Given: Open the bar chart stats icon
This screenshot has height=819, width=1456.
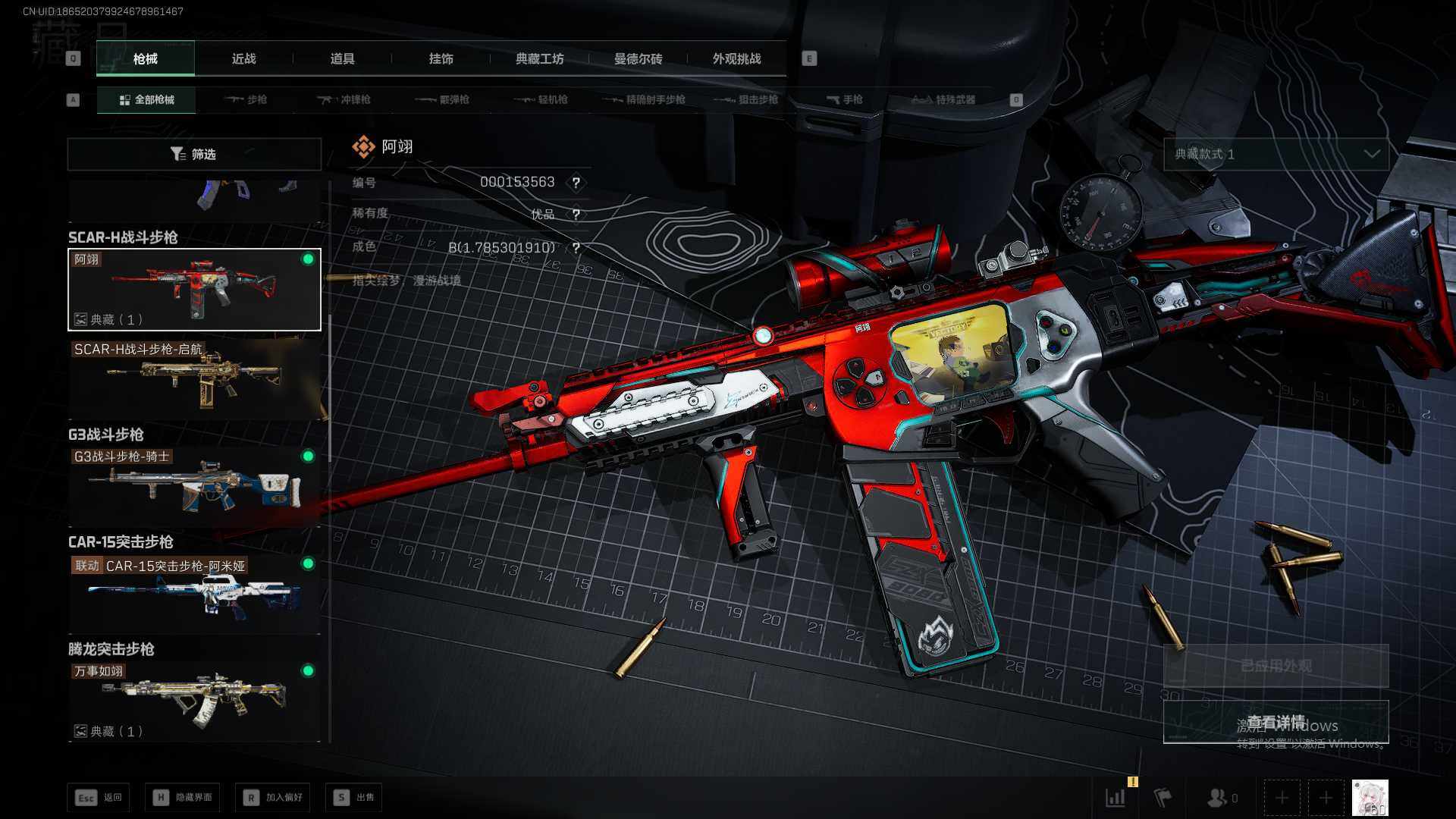Looking at the screenshot, I should click(x=1116, y=798).
